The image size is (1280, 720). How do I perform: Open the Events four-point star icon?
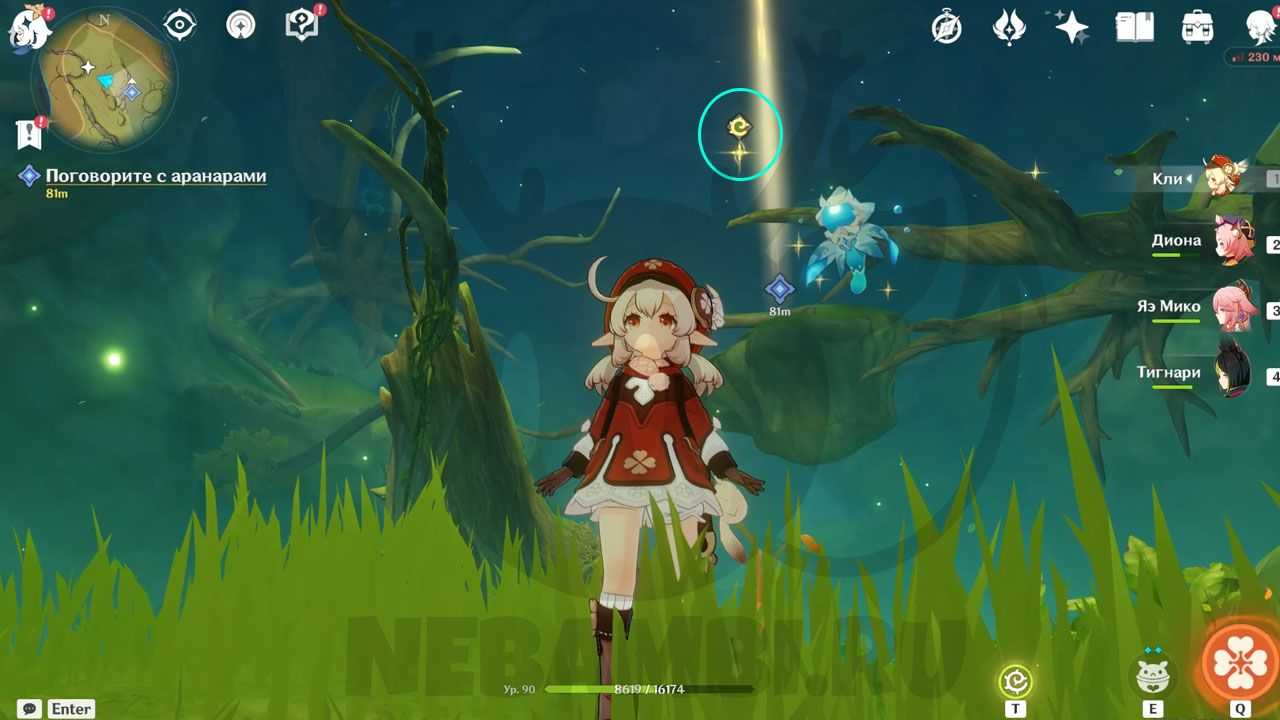point(1071,27)
